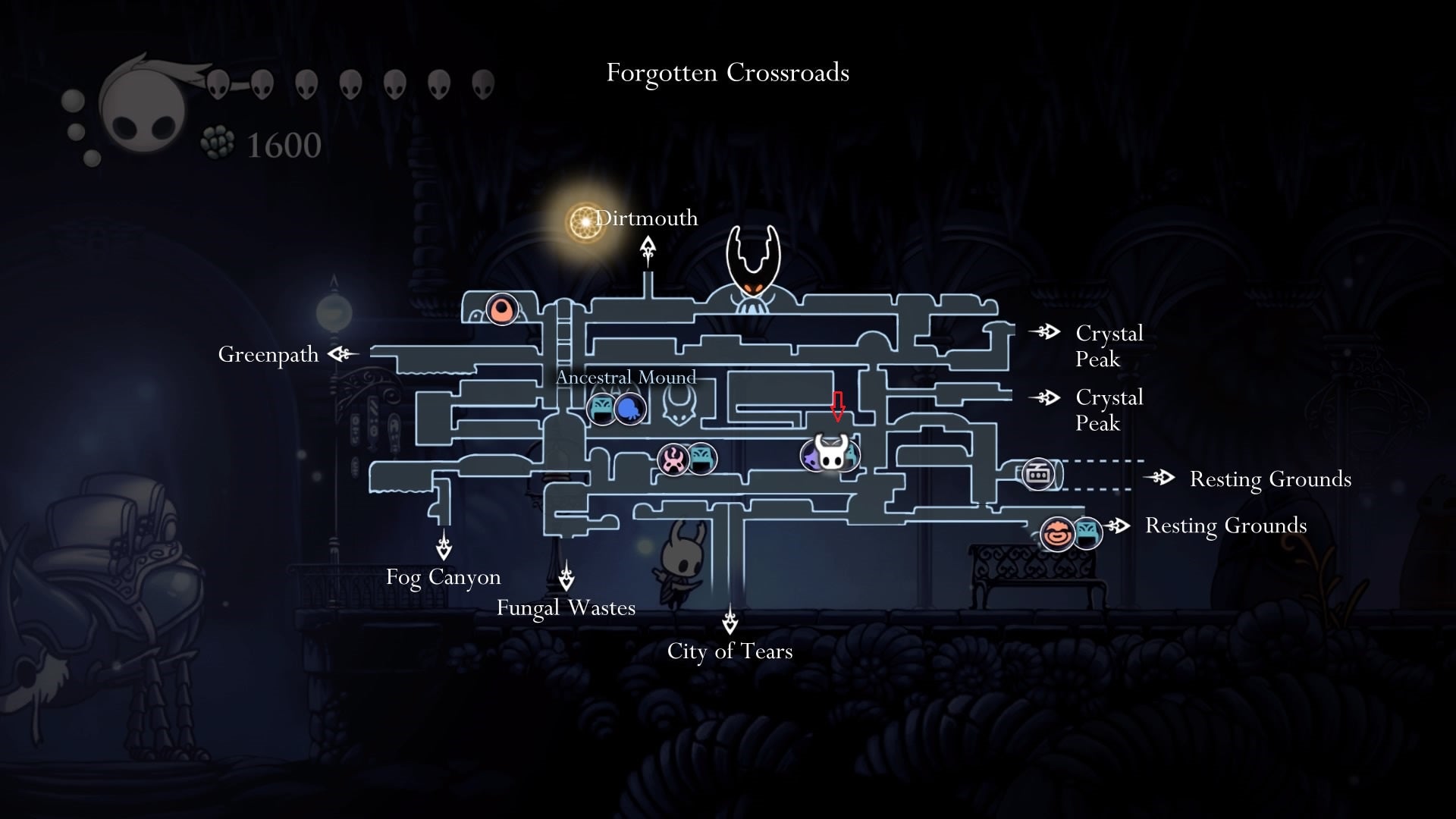
Task: Click the Fungal Wastes exit label
Action: 566,607
